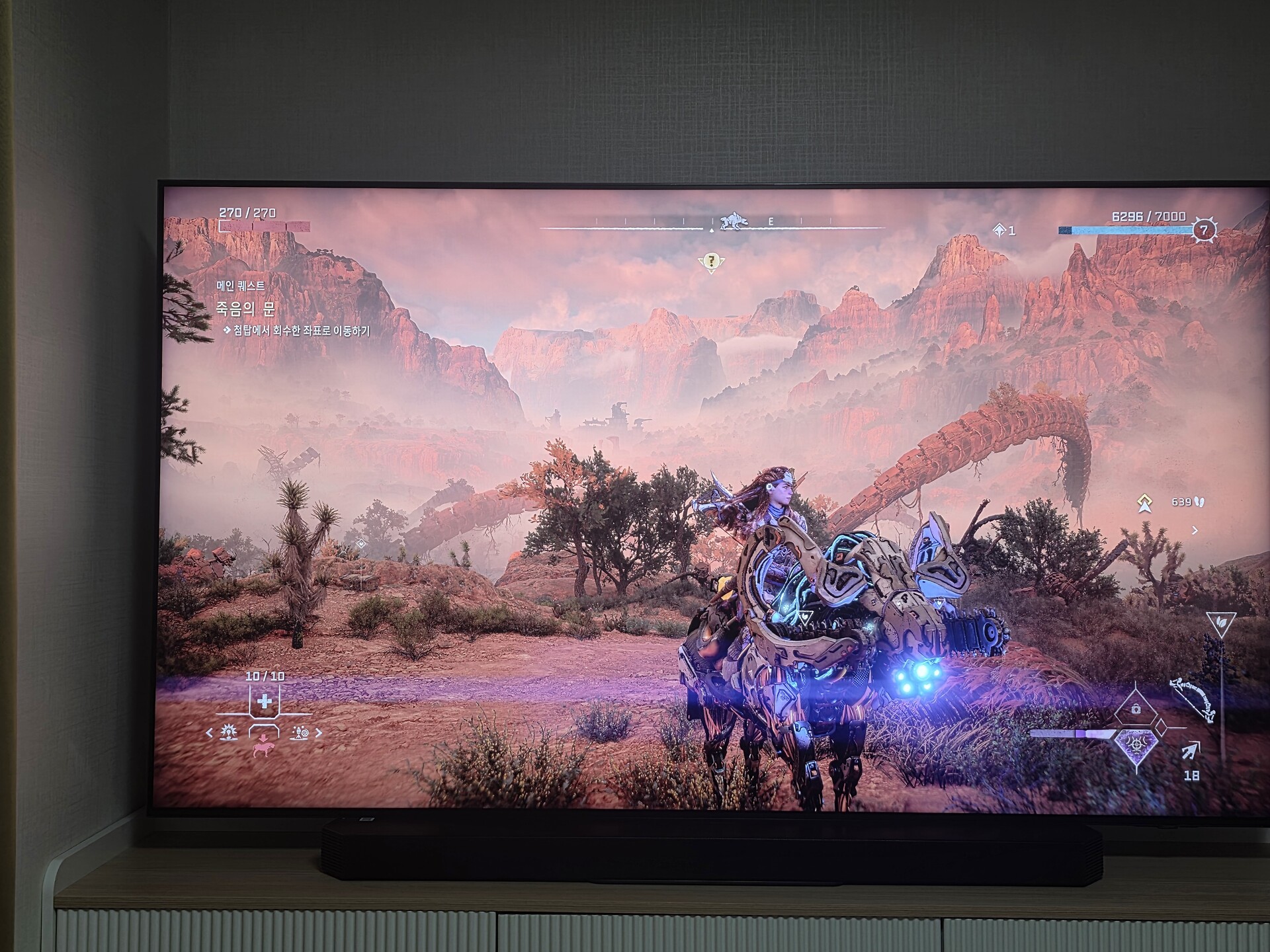
Task: Select the arrow ammo type icon
Action: 1189,751
